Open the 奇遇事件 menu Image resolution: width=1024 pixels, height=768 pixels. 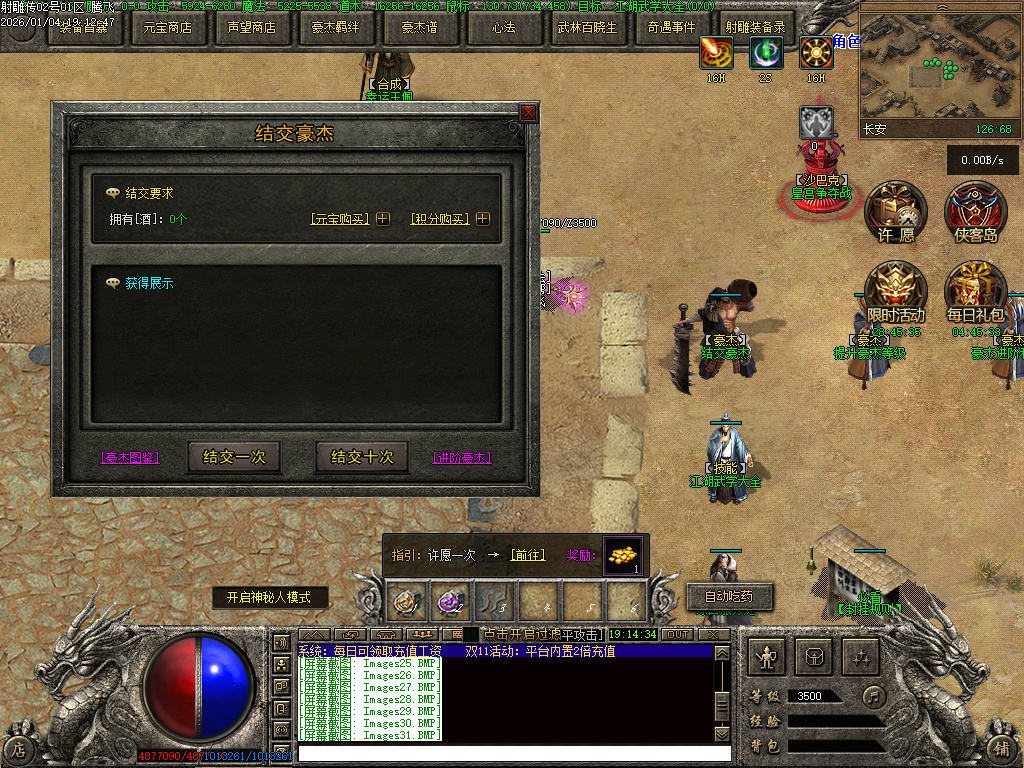(672, 28)
